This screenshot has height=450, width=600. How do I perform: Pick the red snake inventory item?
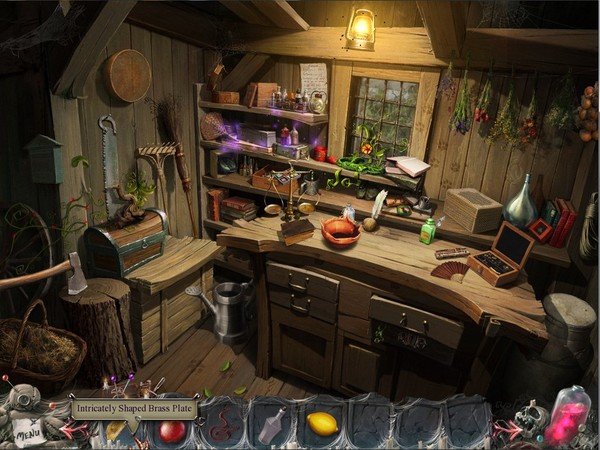[221, 429]
